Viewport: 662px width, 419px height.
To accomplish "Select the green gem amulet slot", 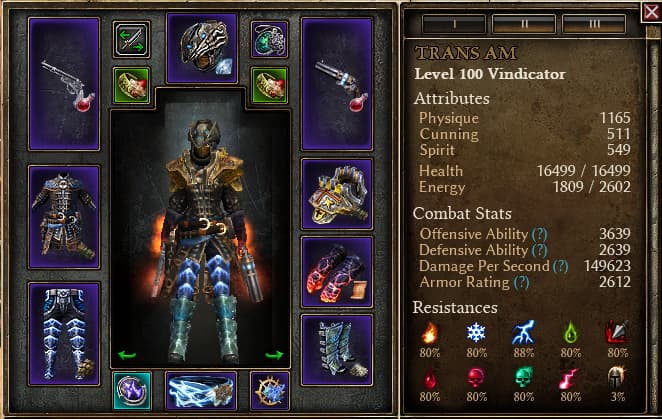I will click(x=270, y=39).
